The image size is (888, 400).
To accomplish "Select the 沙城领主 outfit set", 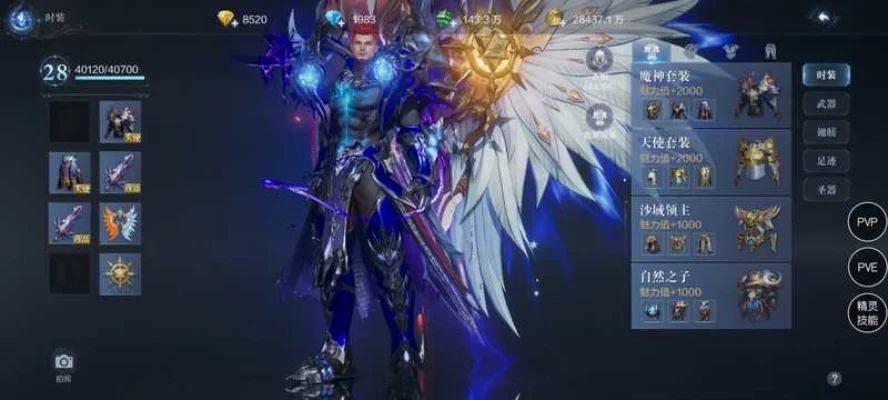I will (x=710, y=228).
